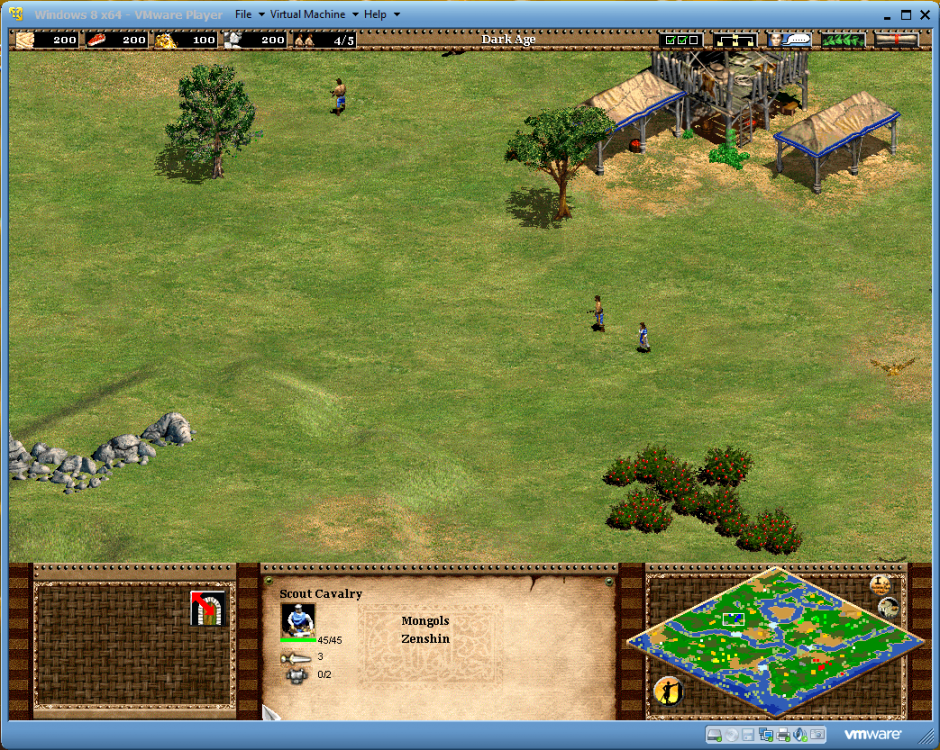The height and width of the screenshot is (750, 940).
Task: Open the chat dialog button
Action: (x=789, y=40)
